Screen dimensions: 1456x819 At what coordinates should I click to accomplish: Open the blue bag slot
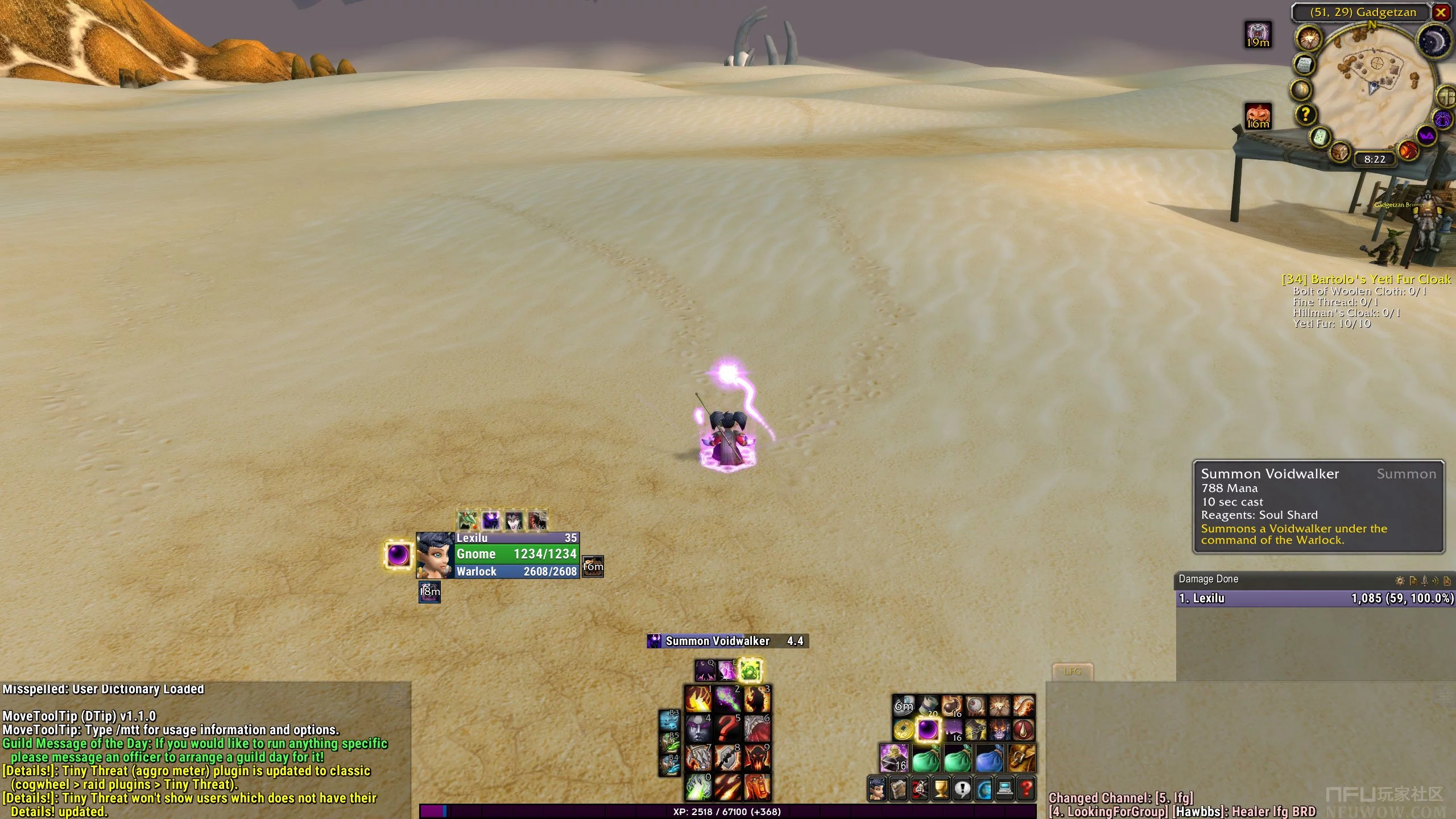[990, 758]
